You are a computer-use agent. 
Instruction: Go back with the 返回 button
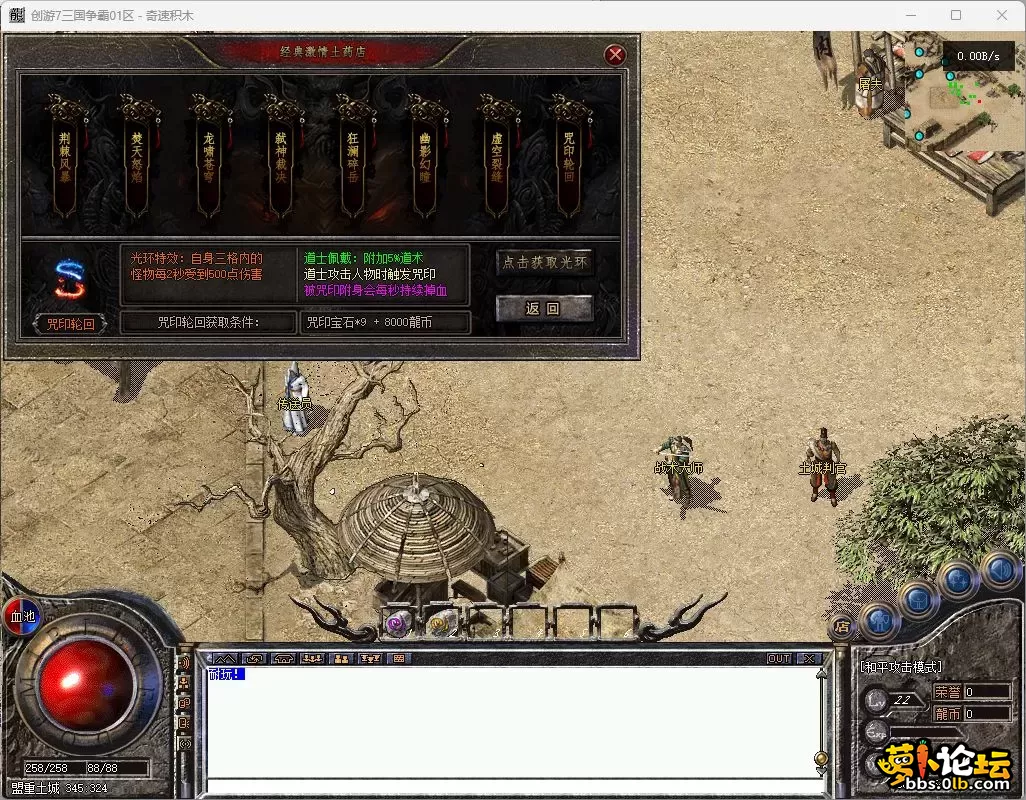tap(545, 308)
